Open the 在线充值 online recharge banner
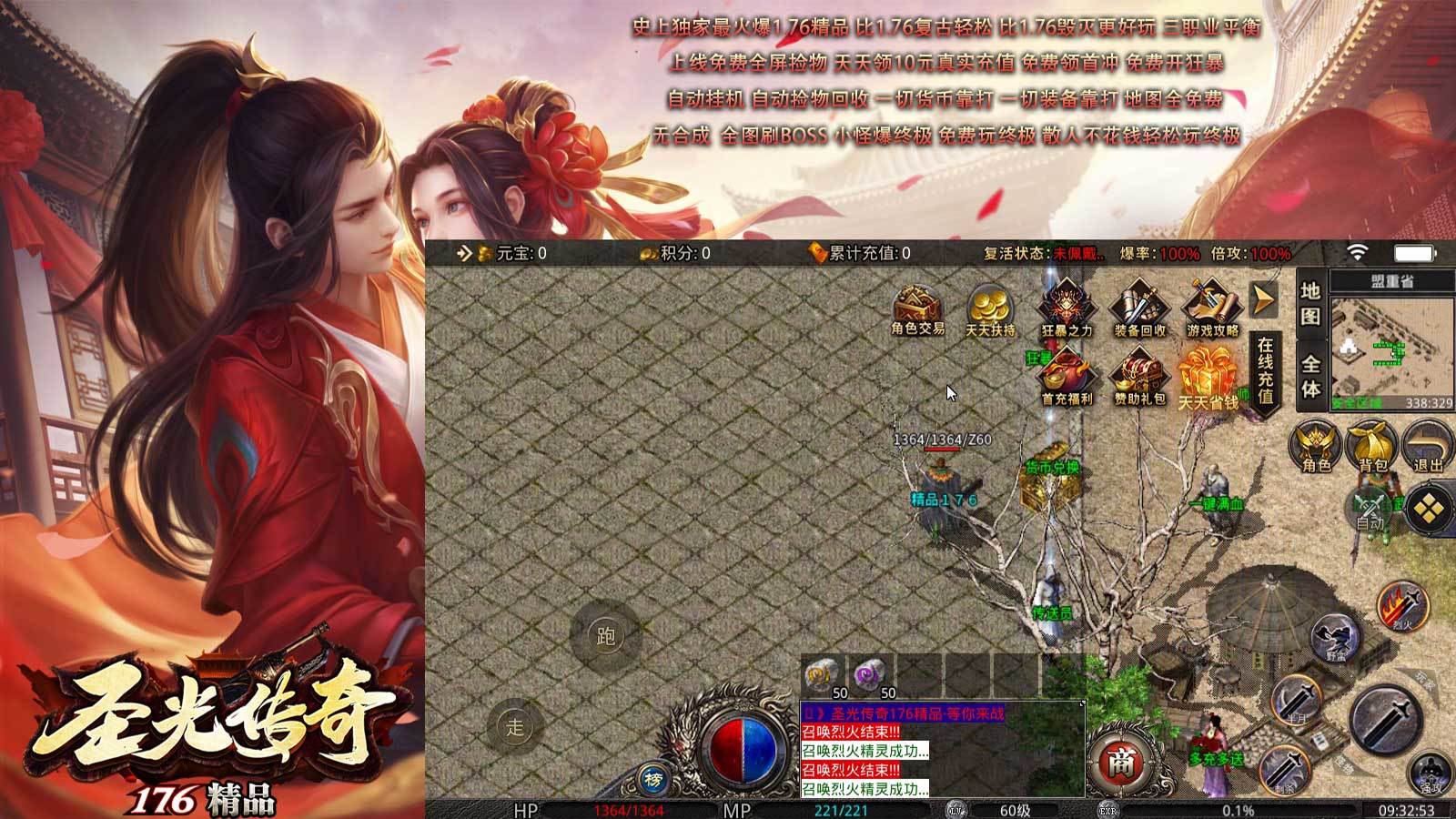 tap(1266, 371)
